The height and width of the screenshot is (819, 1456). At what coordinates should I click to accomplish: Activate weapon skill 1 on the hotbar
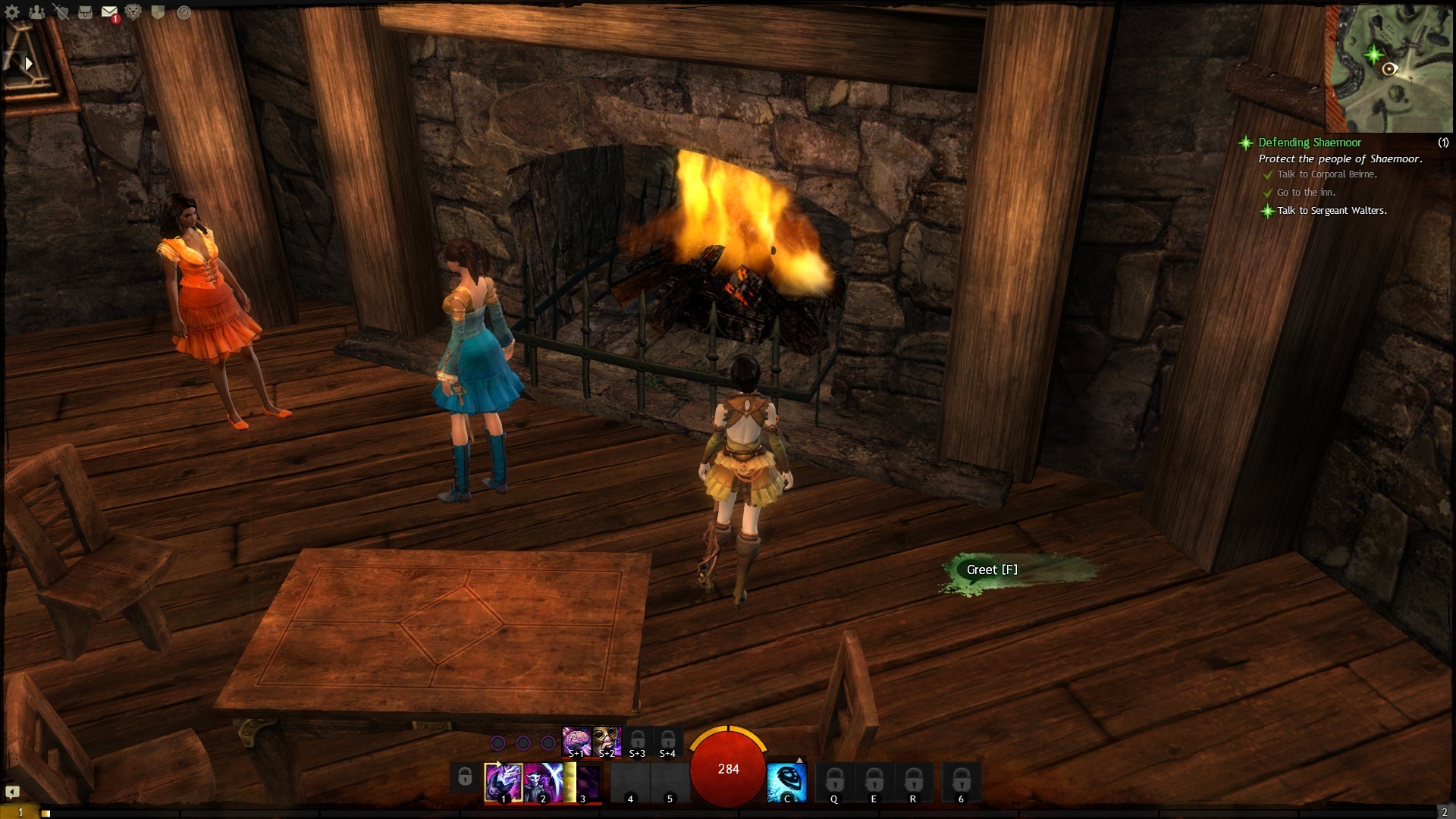tap(503, 782)
